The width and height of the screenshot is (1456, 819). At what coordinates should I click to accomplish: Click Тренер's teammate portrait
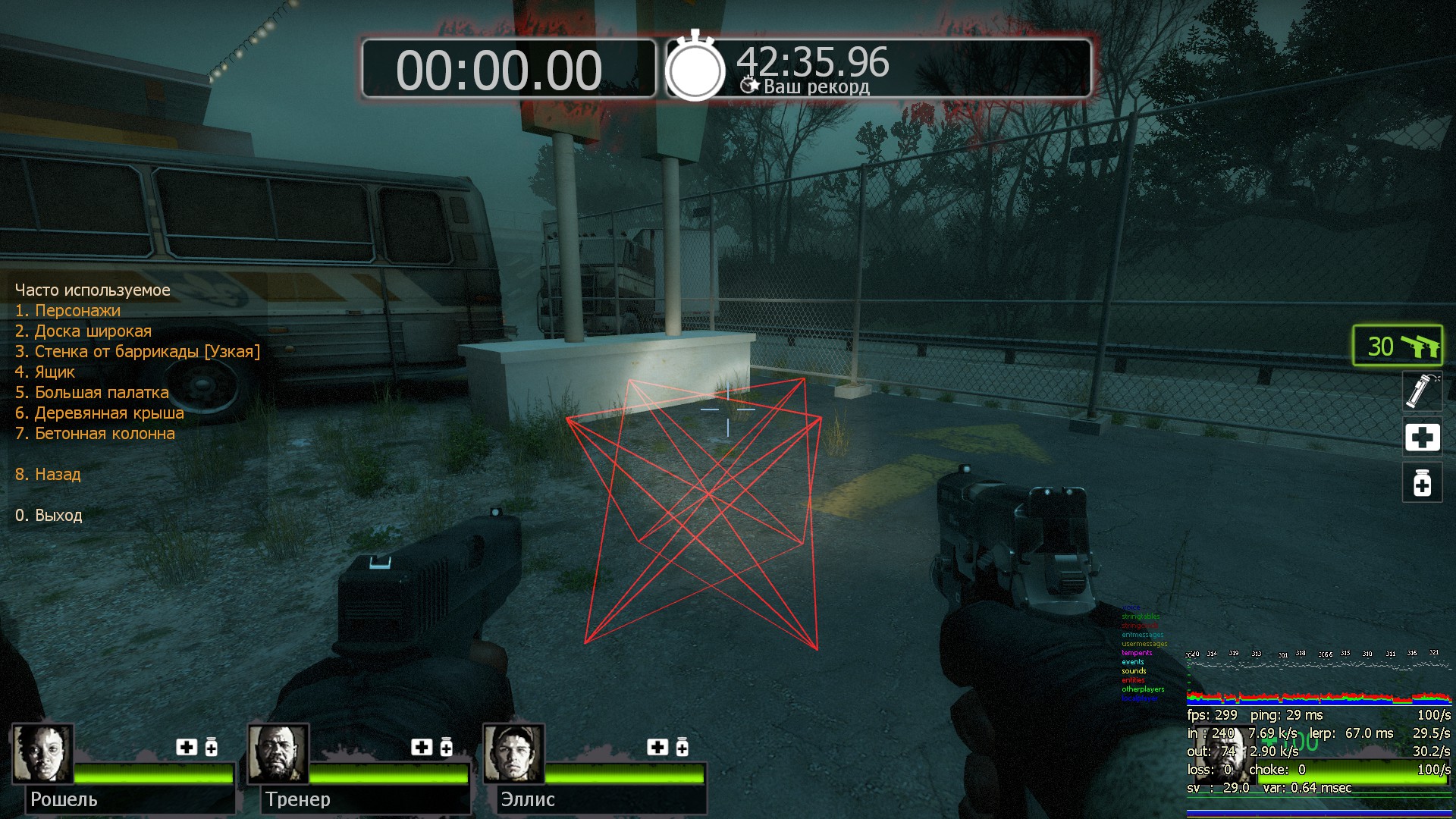[278, 753]
